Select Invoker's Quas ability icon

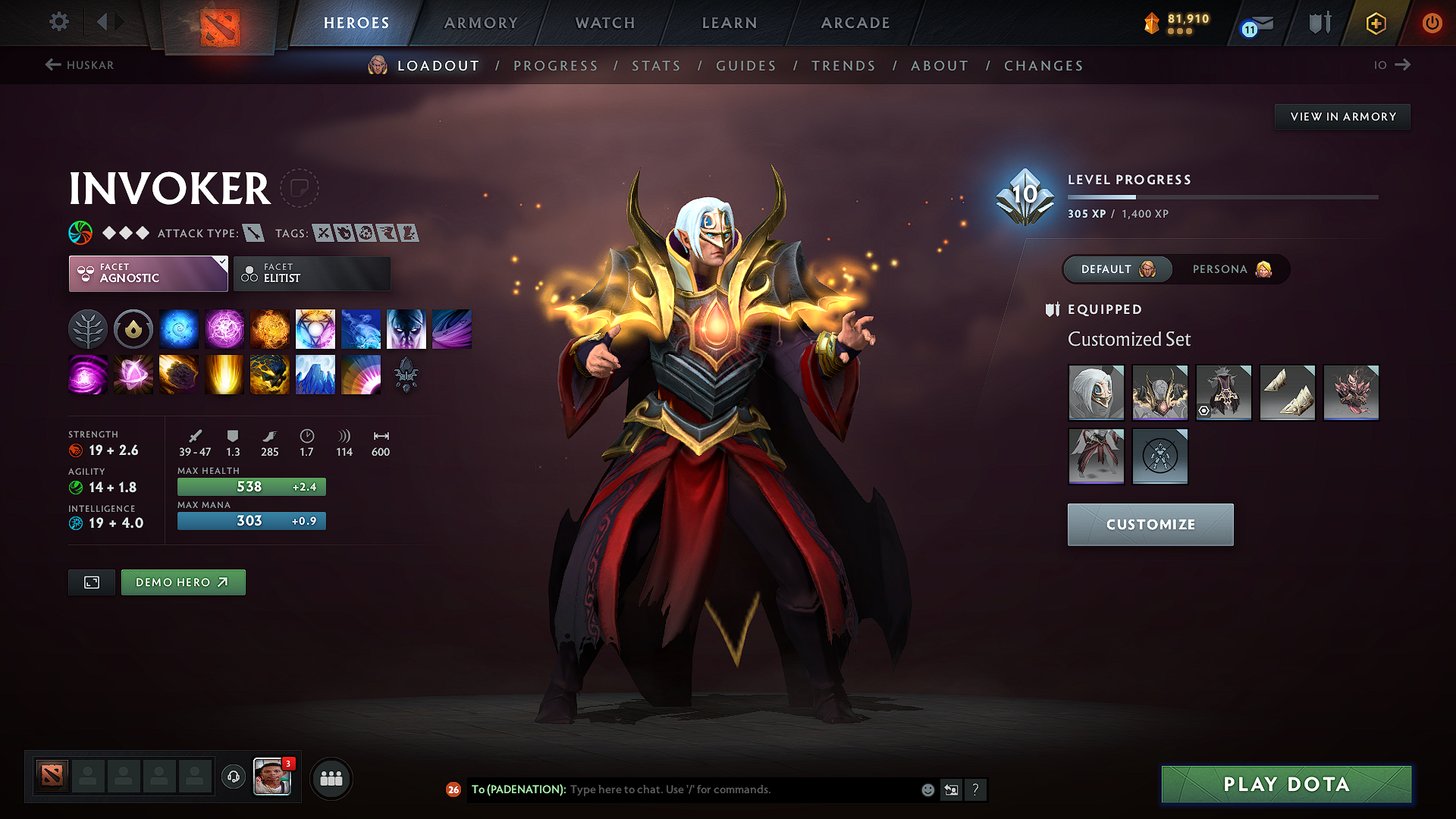(179, 328)
